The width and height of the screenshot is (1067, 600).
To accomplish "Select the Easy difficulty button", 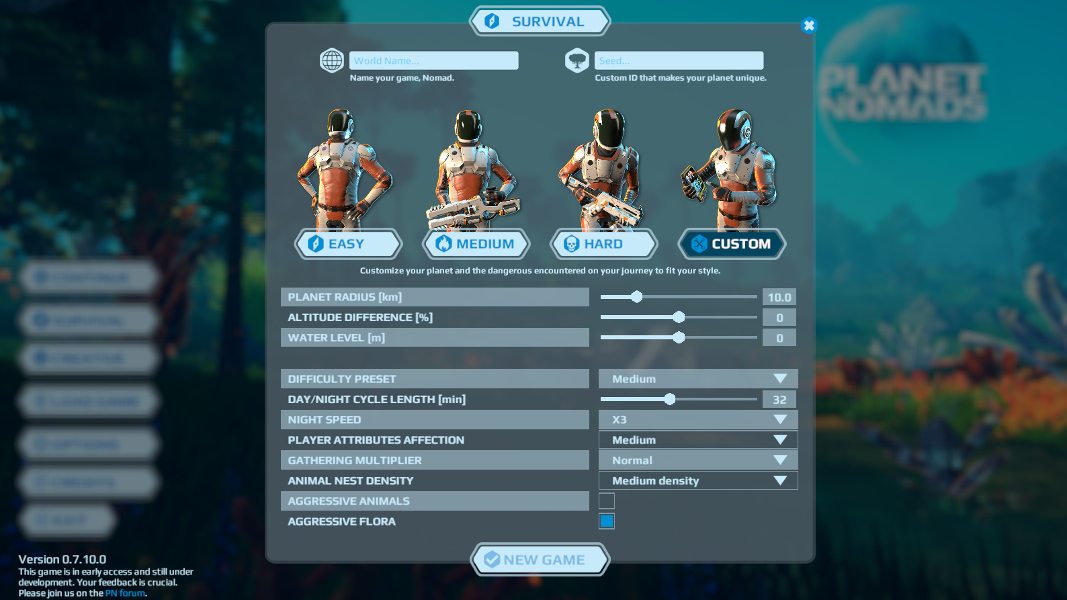I will pyautogui.click(x=347, y=243).
